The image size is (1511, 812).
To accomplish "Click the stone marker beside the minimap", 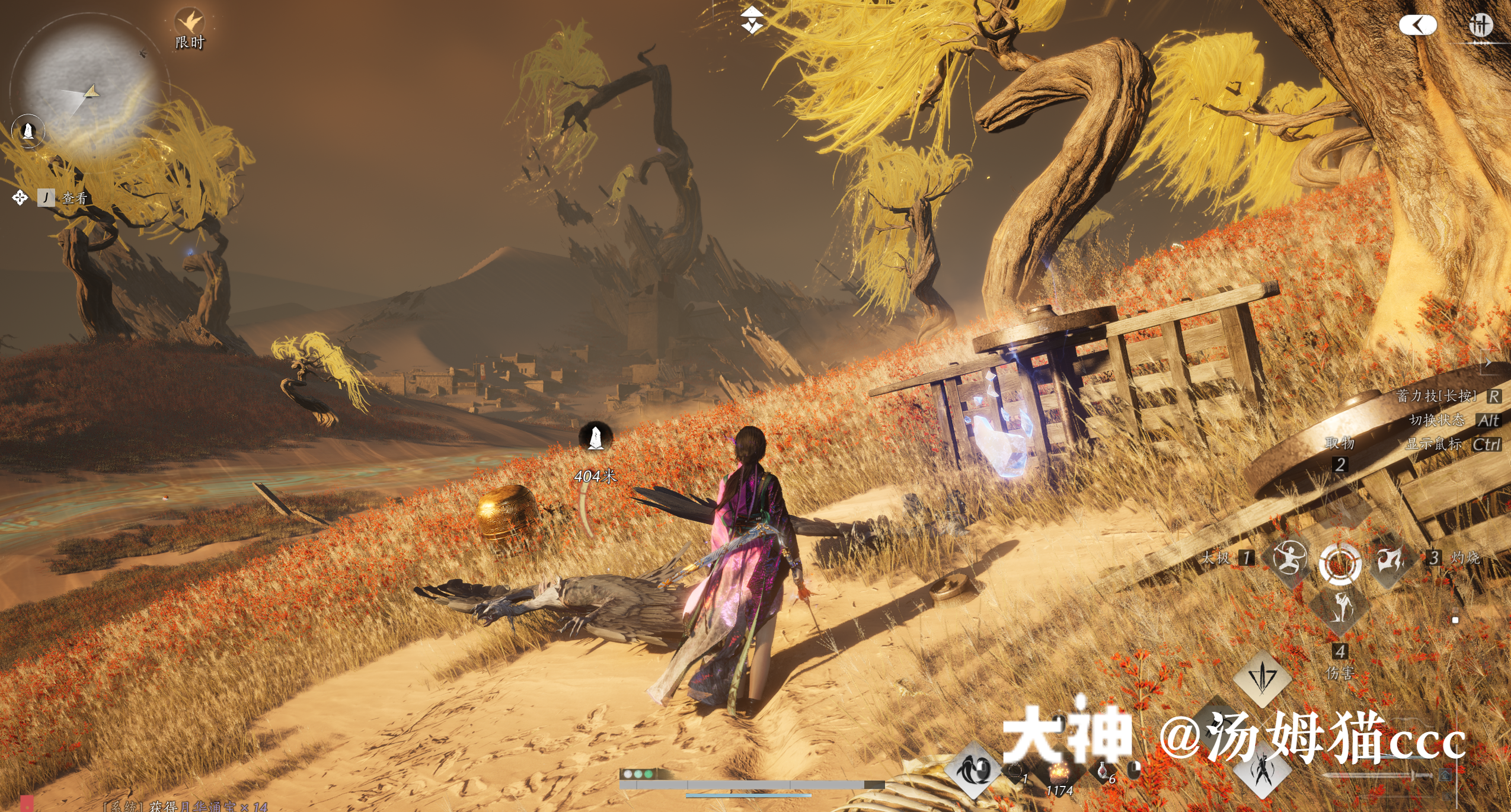I will point(28,130).
